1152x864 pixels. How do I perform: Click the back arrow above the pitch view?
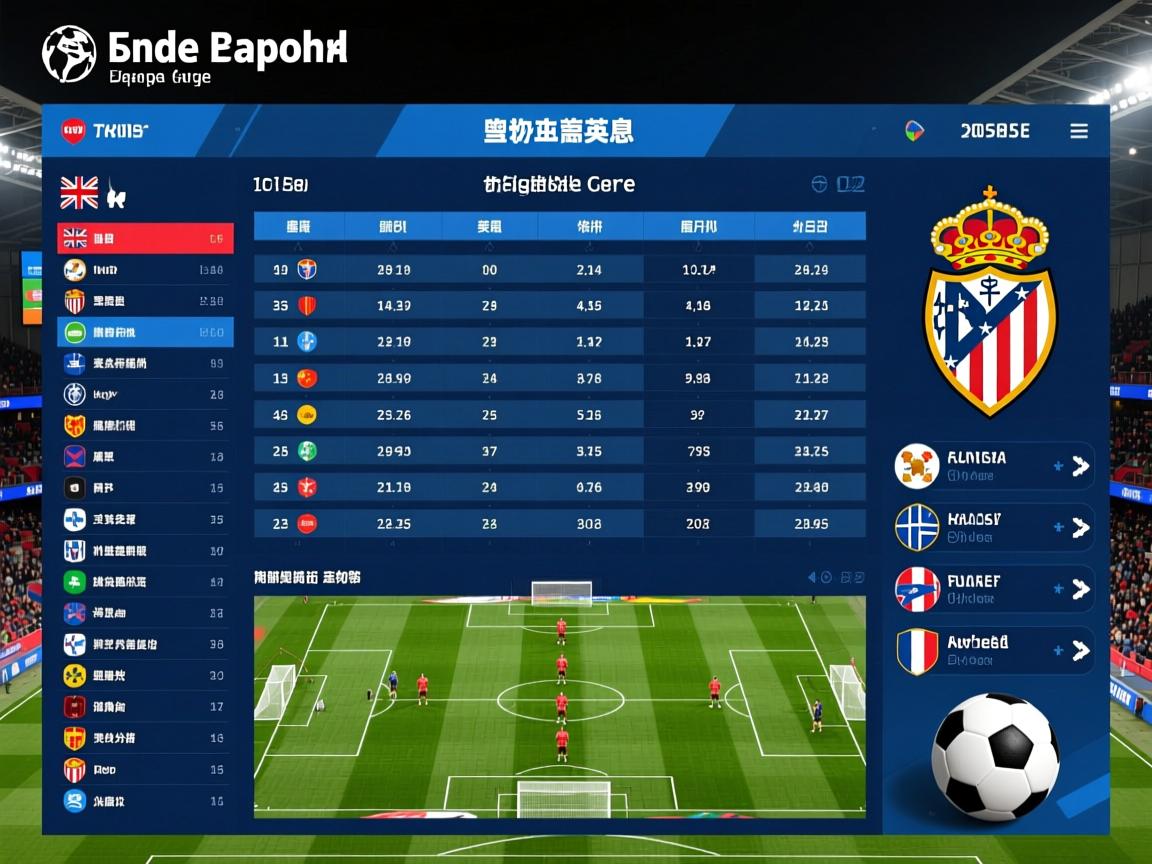(811, 577)
